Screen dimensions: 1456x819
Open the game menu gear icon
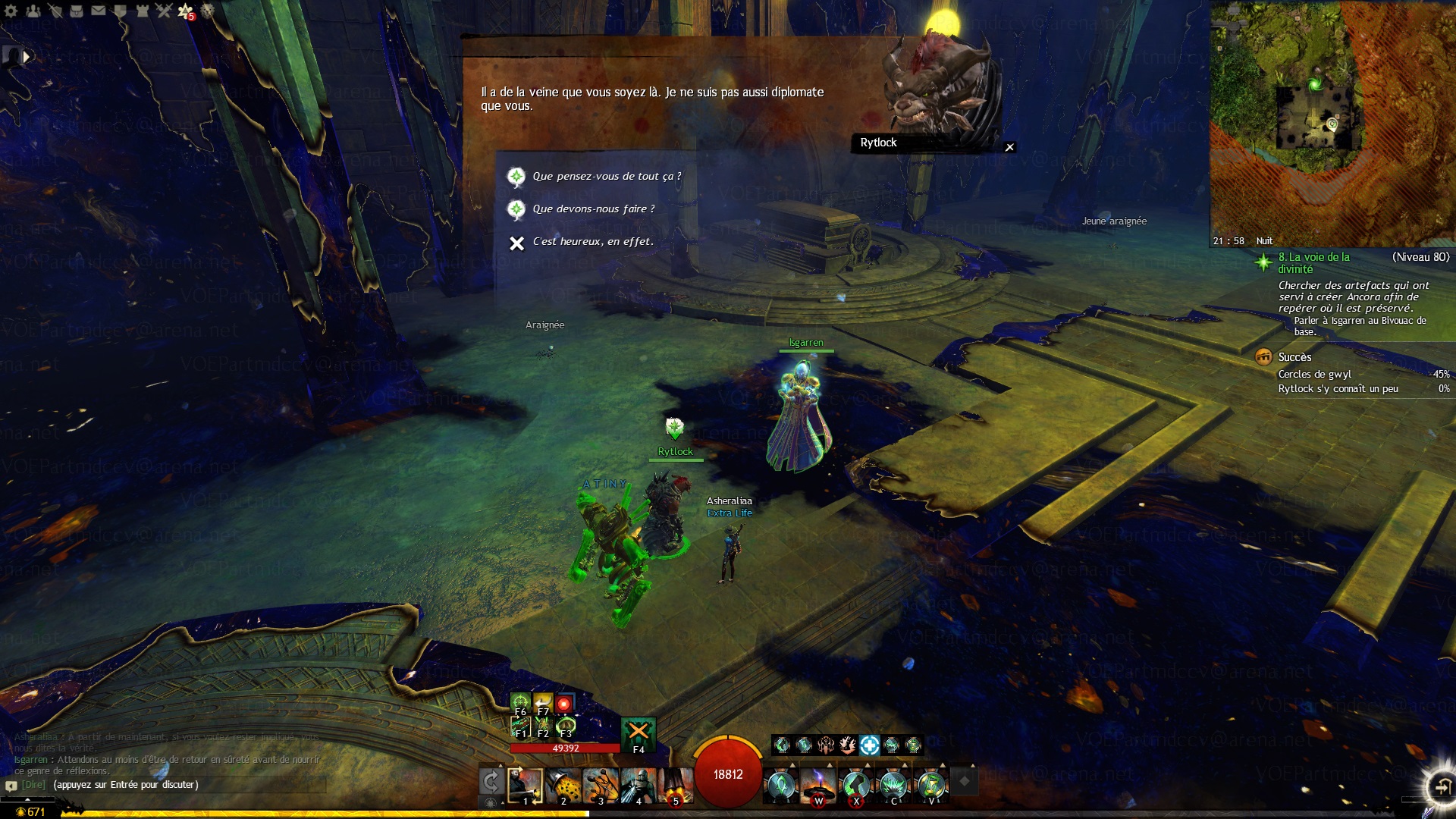[11, 11]
